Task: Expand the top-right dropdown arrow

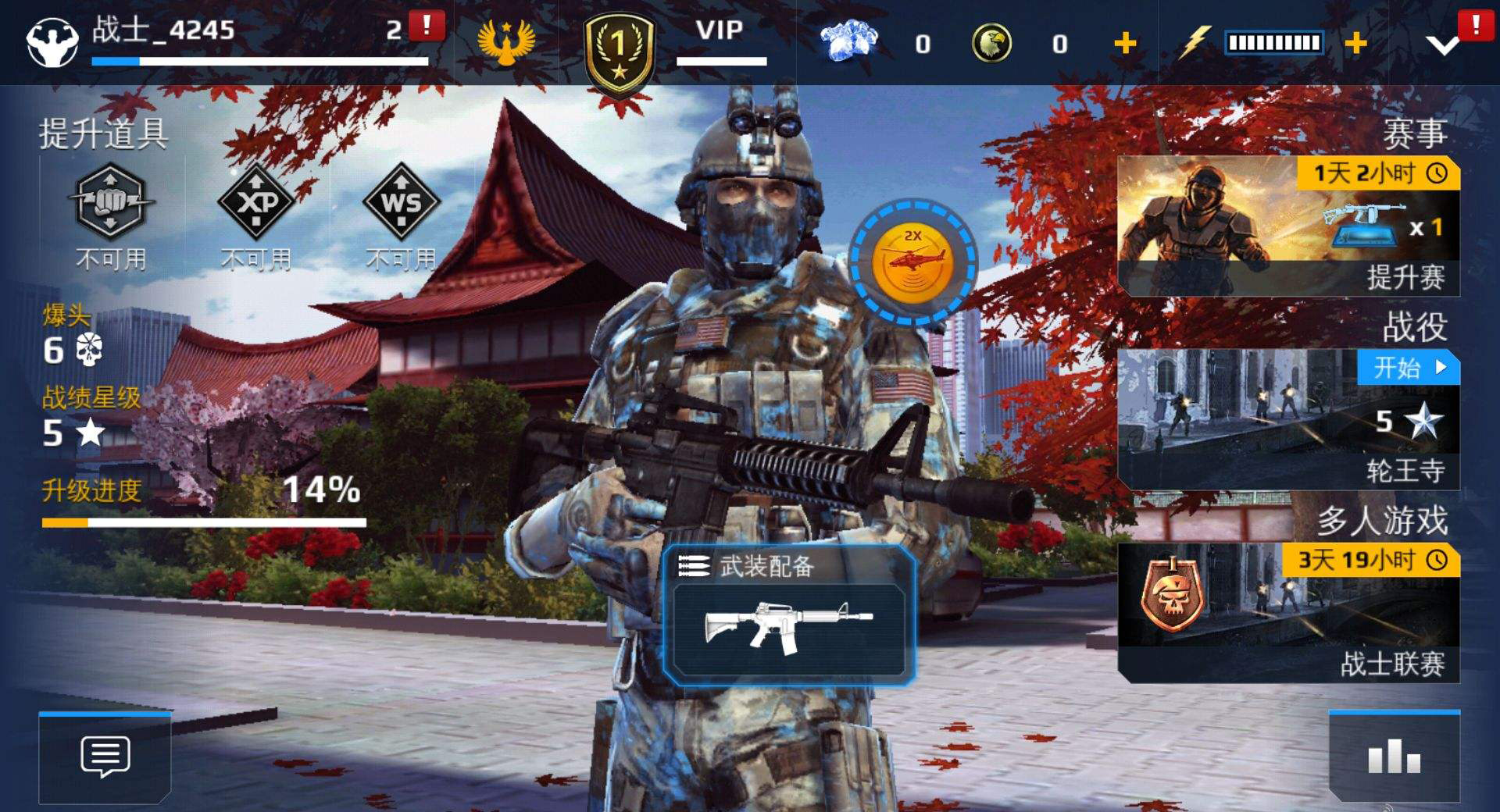Action: pos(1442,45)
